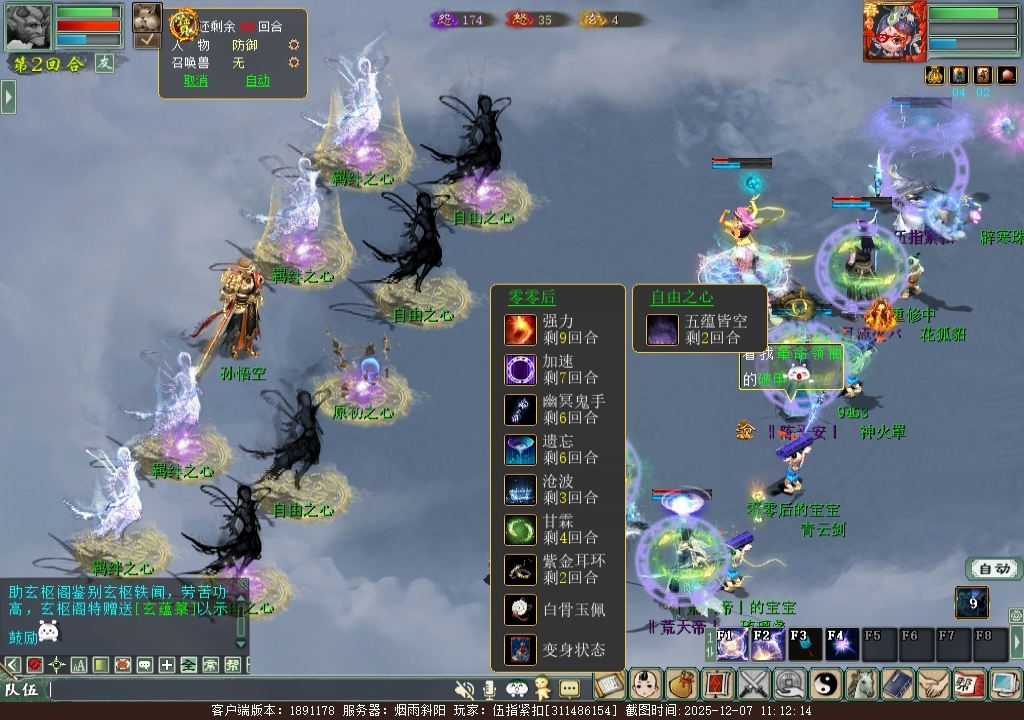
Task: Open the opponent's masked character portrait
Action: coord(894,30)
